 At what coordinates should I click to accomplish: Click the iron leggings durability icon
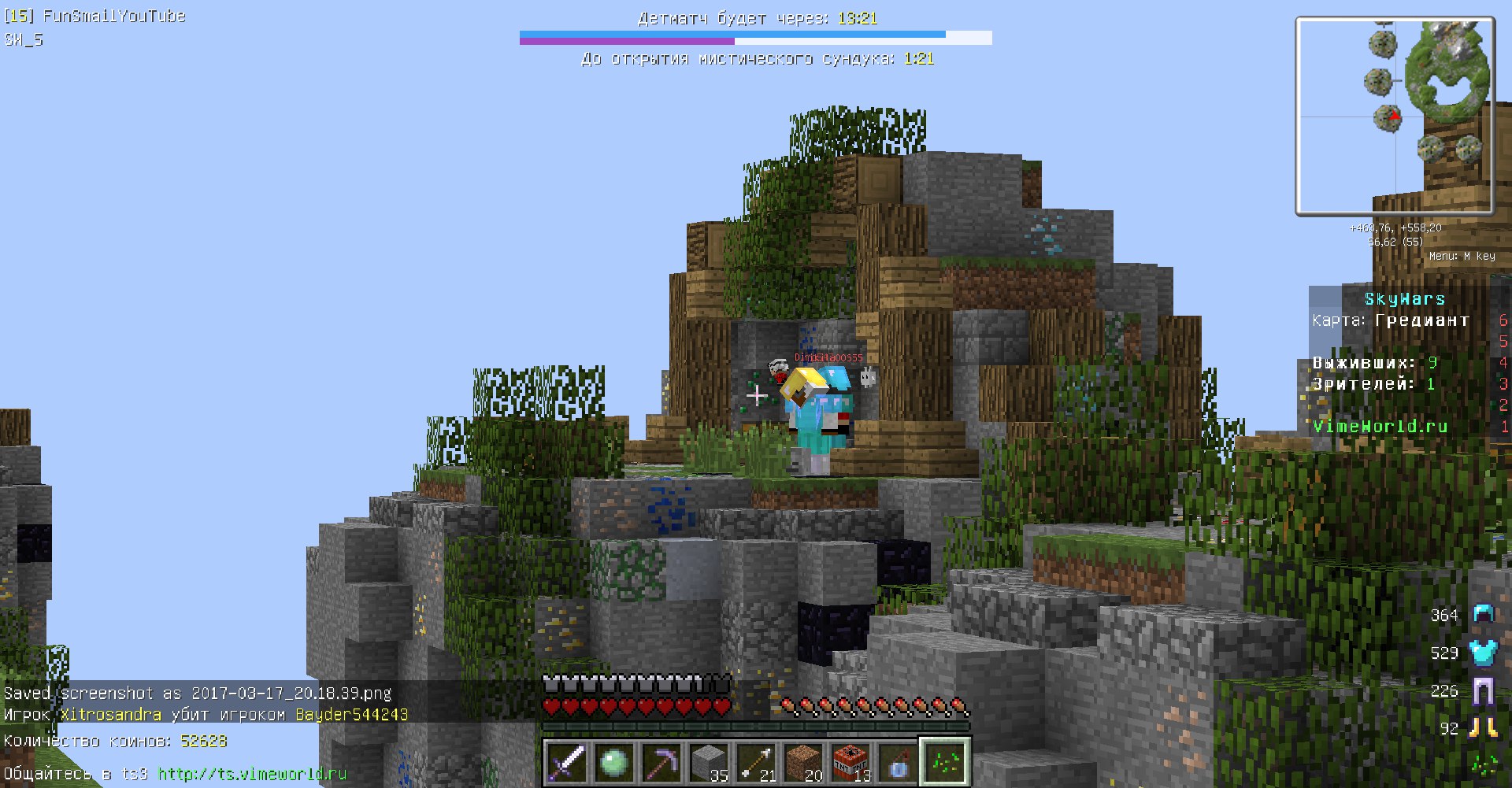click(x=1483, y=691)
